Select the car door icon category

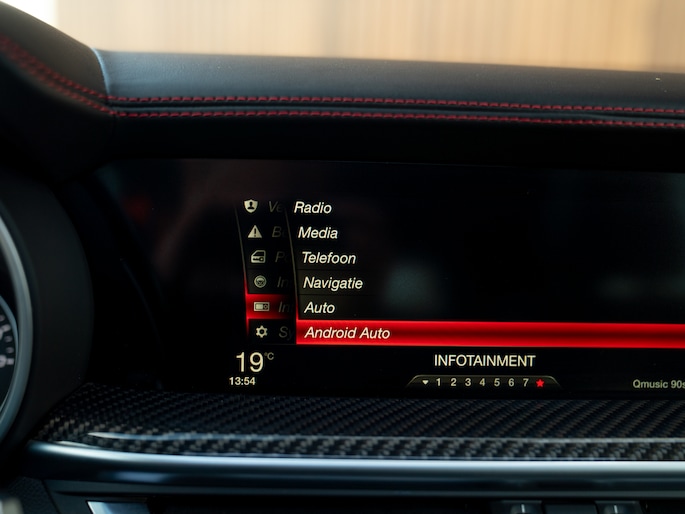click(257, 257)
